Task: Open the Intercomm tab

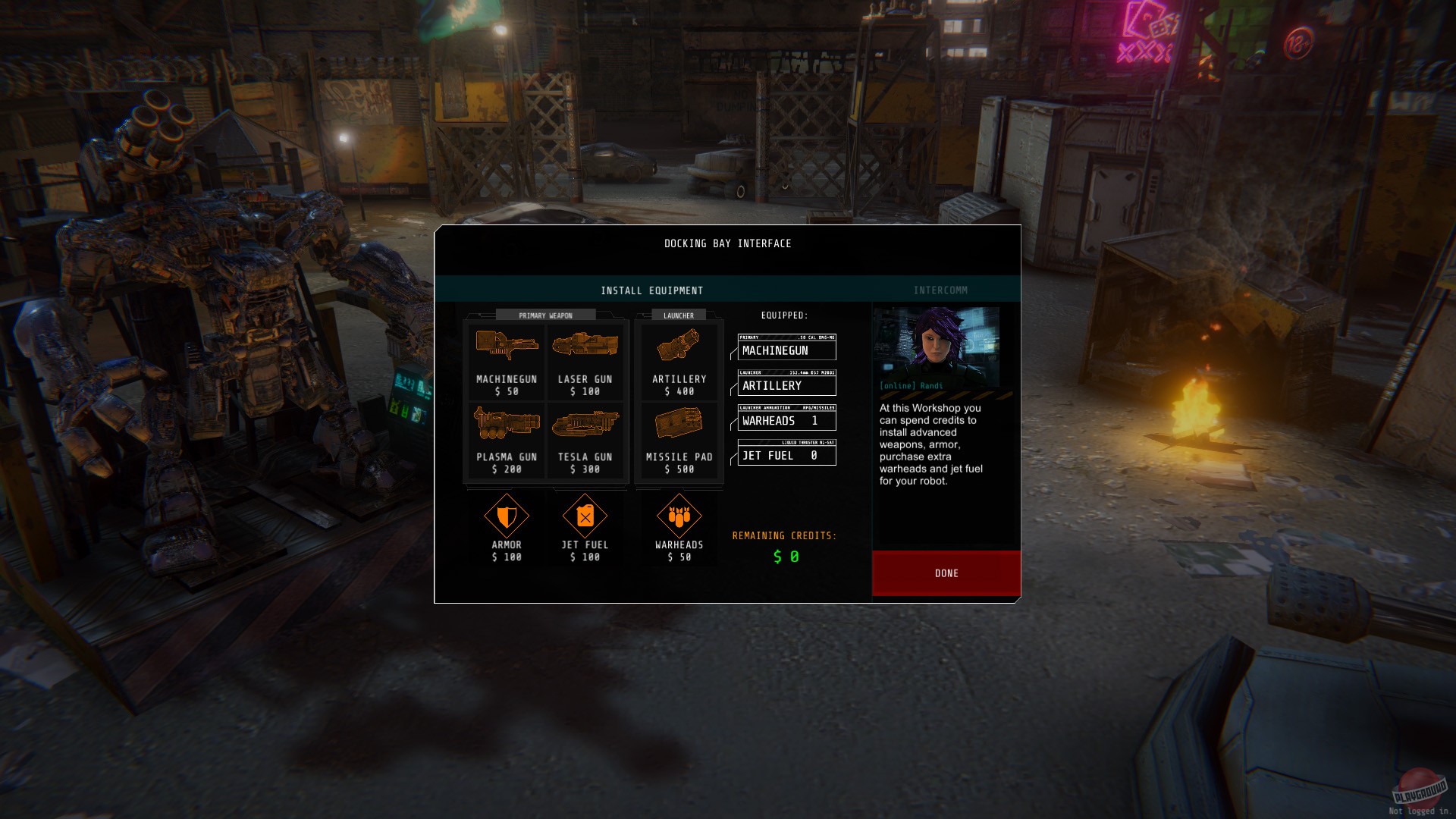Action: (x=940, y=290)
